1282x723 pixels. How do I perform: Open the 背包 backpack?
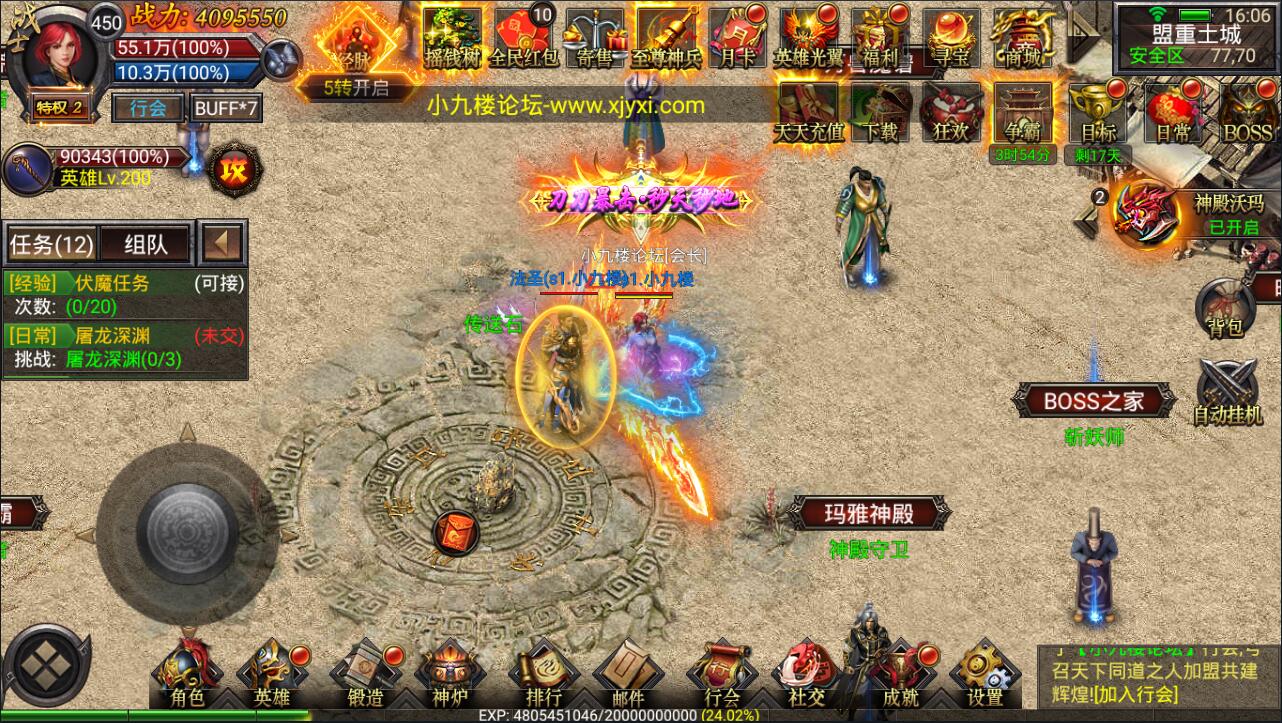click(1223, 308)
